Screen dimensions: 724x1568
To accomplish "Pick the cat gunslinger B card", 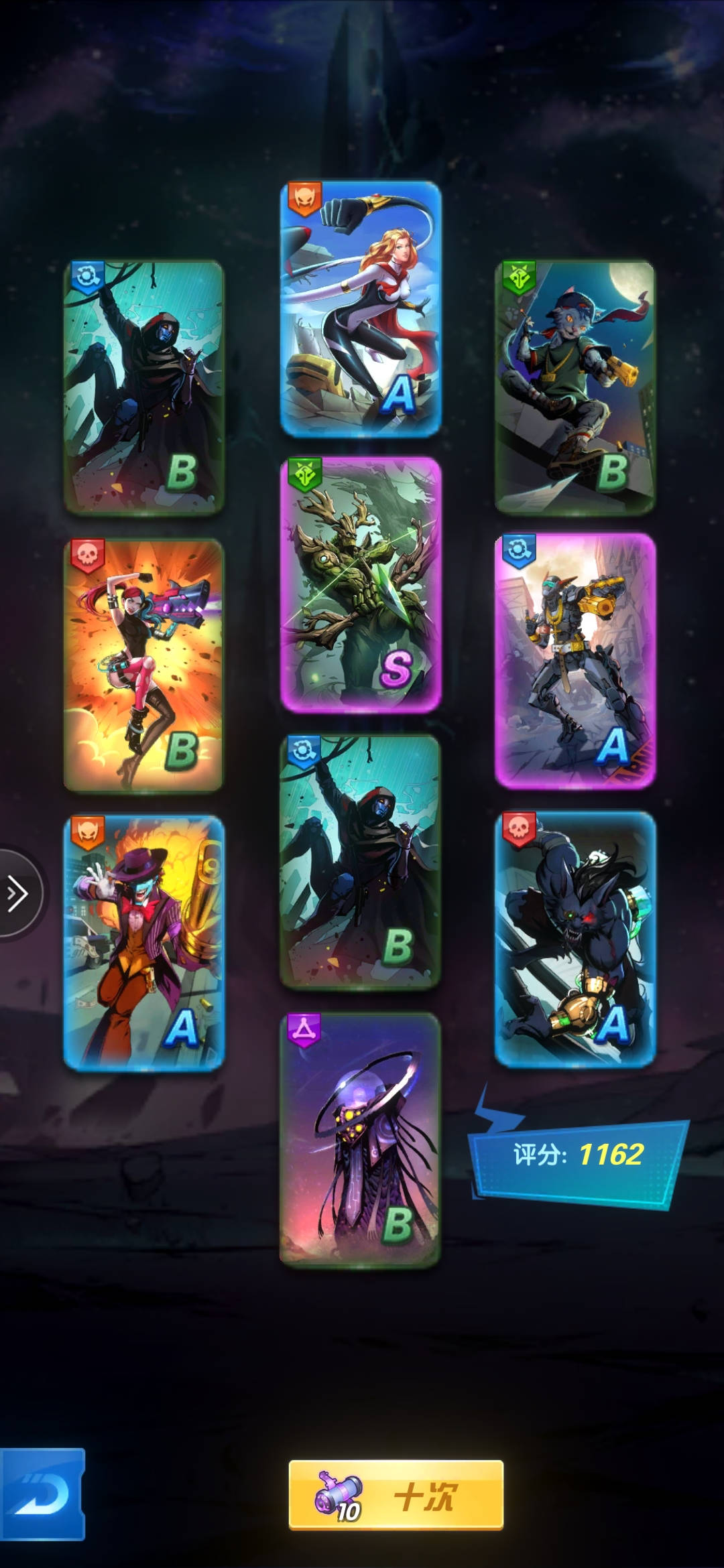I will pyautogui.click(x=575, y=387).
